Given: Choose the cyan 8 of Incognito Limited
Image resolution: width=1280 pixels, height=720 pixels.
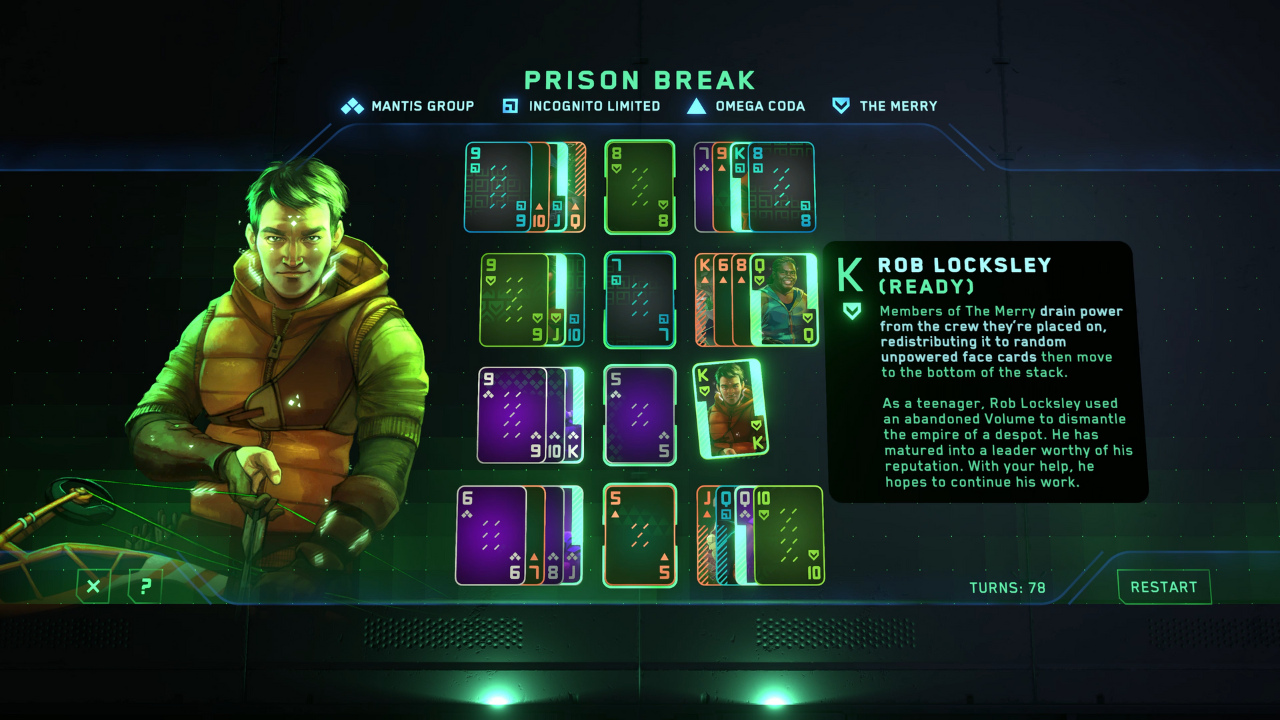Looking at the screenshot, I should point(783,186).
